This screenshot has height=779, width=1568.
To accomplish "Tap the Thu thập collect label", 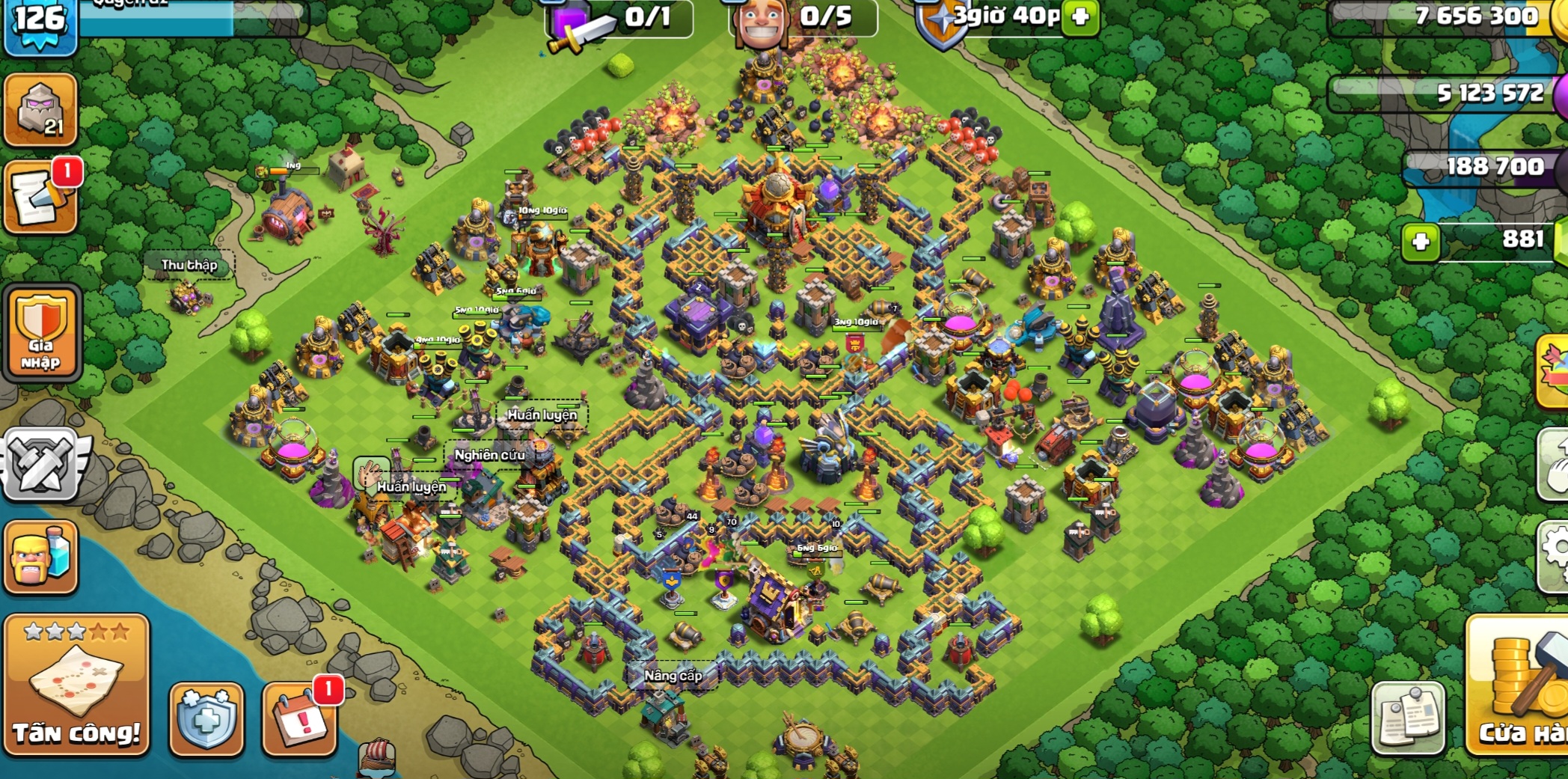I will point(189,265).
